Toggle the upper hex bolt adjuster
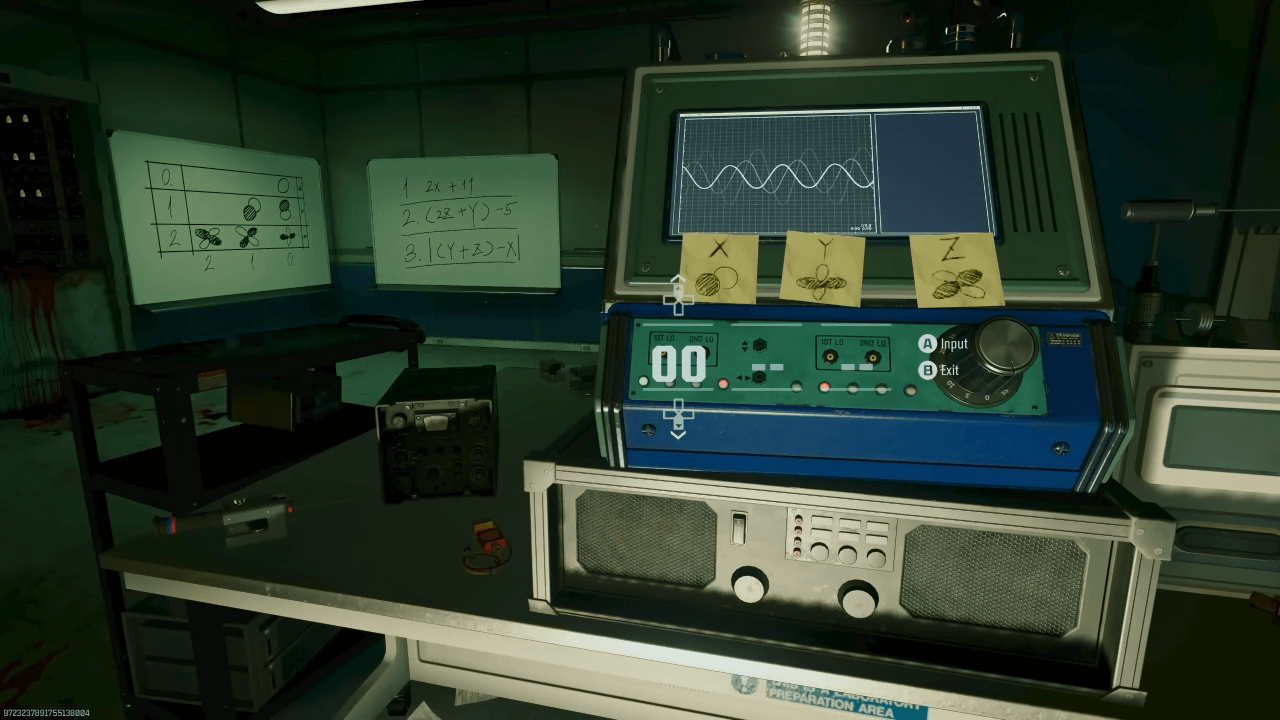1280x720 pixels. coord(759,345)
